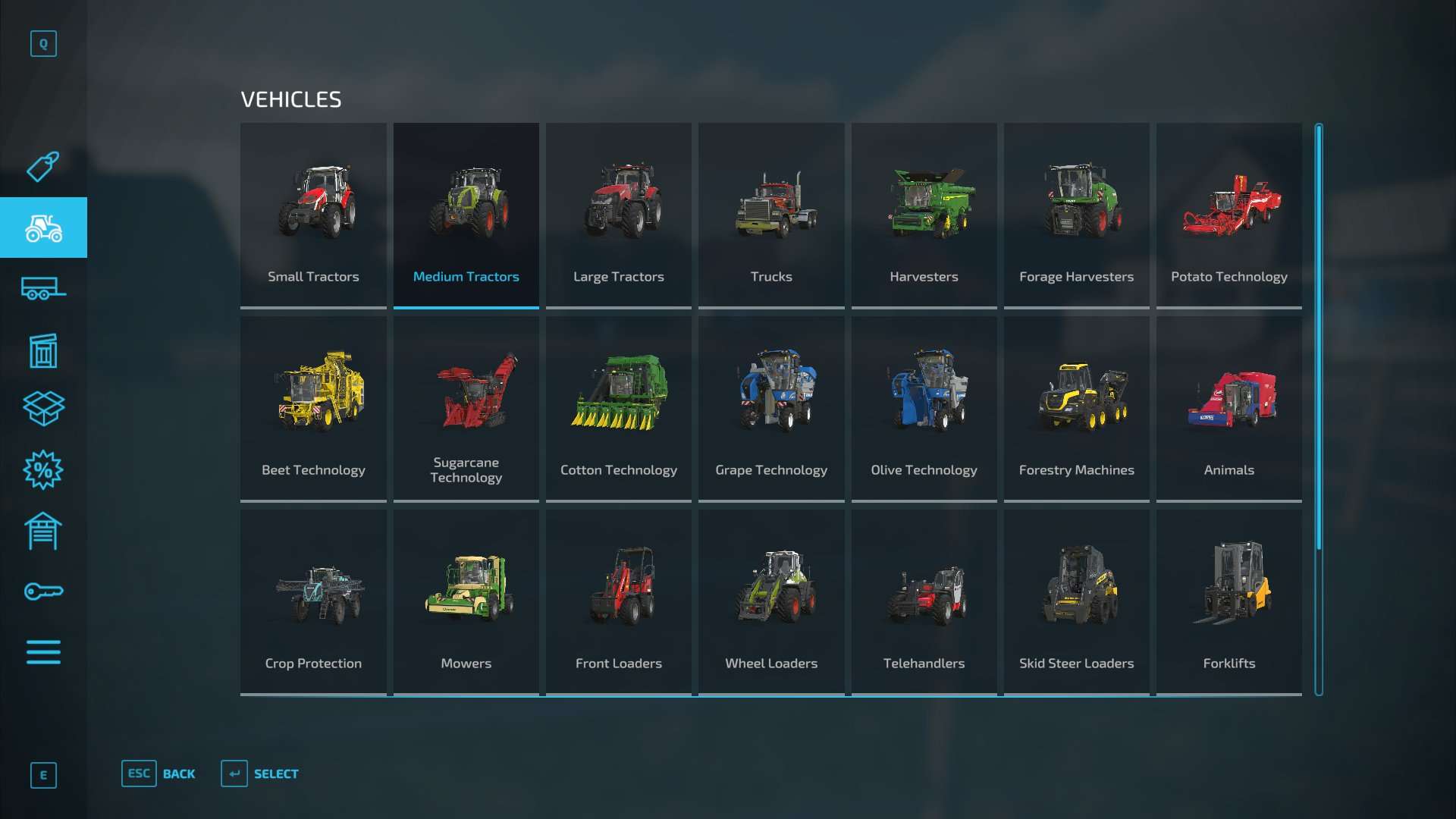Select the tractor-shaped Vehicles sidebar icon
Screen dimensions: 1456x819
[43, 227]
